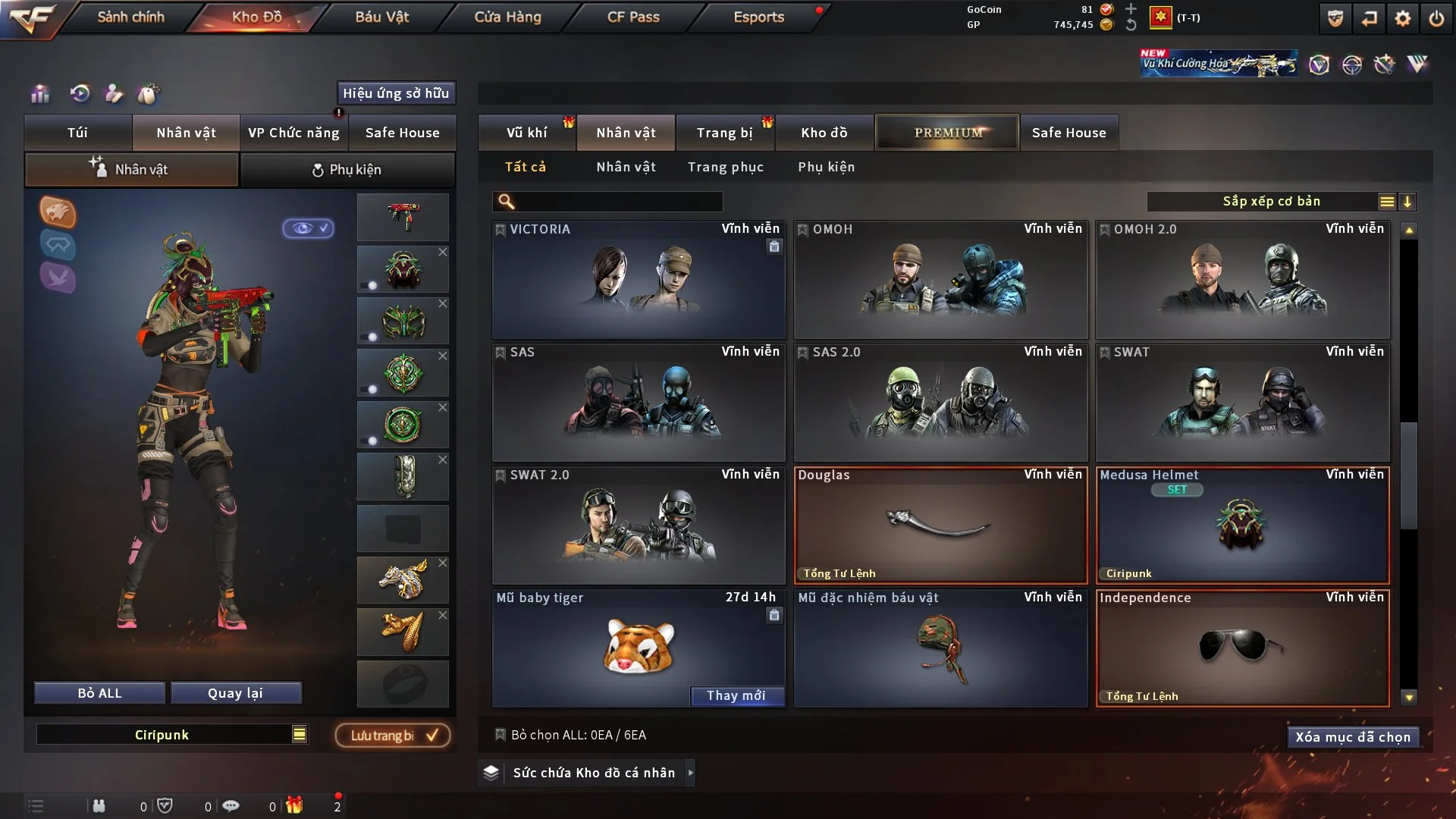1456x819 pixels.
Task: Save loadout with Lưu trang bị
Action: pos(393,736)
